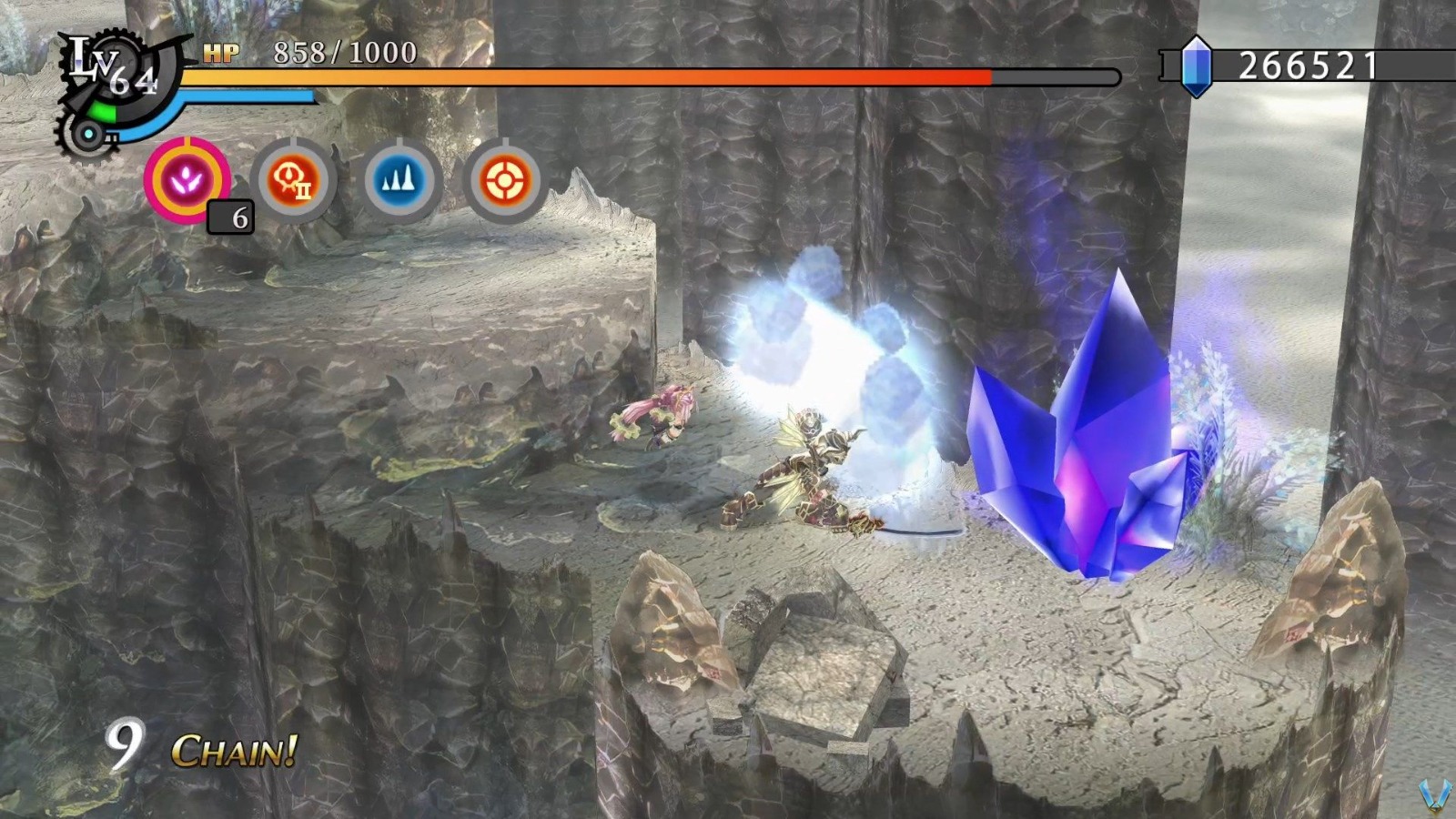Click the number 9 chain counter
1456x819 pixels.
click(x=127, y=744)
